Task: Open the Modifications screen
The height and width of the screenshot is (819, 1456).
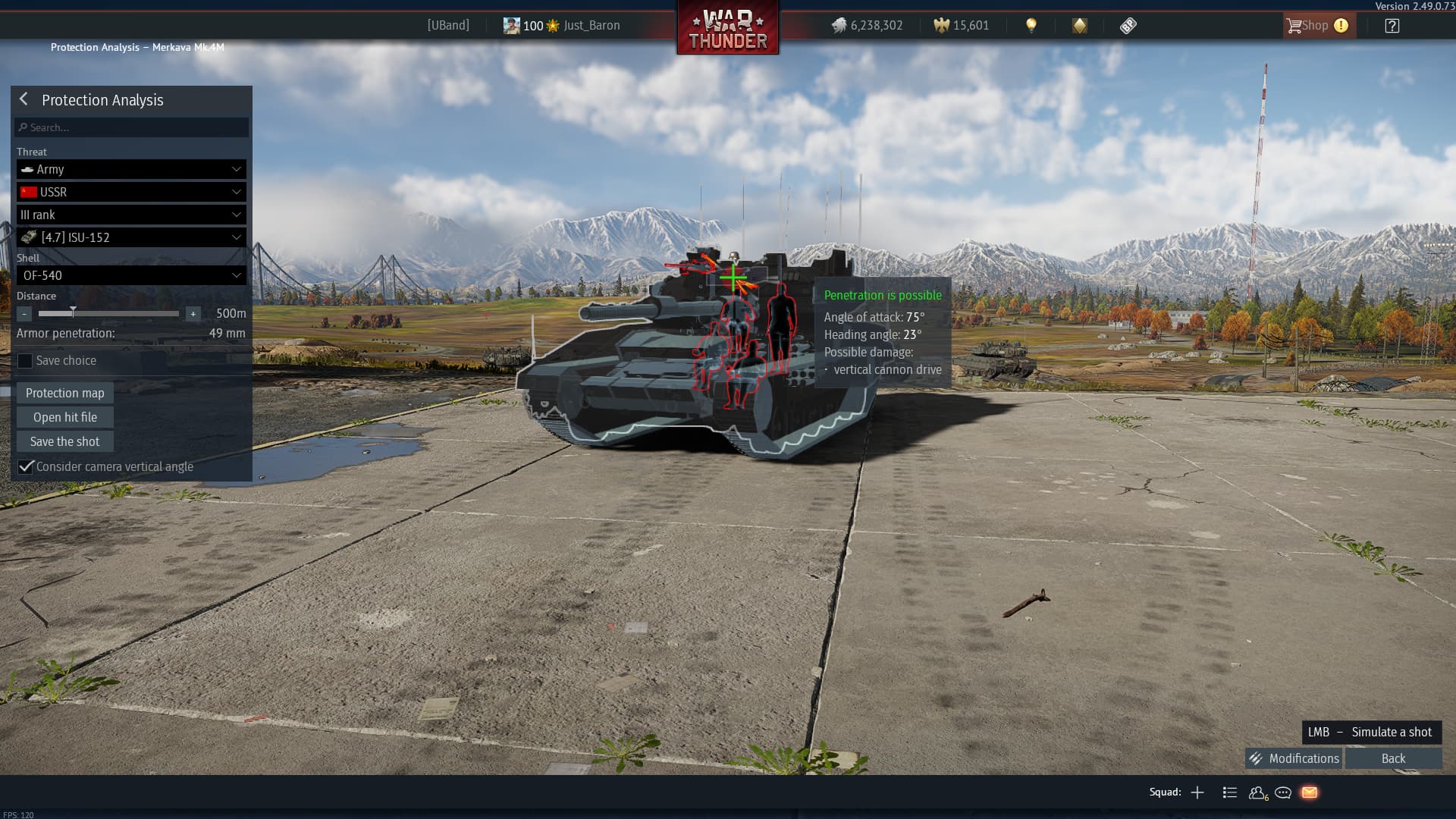Action: (x=1294, y=758)
